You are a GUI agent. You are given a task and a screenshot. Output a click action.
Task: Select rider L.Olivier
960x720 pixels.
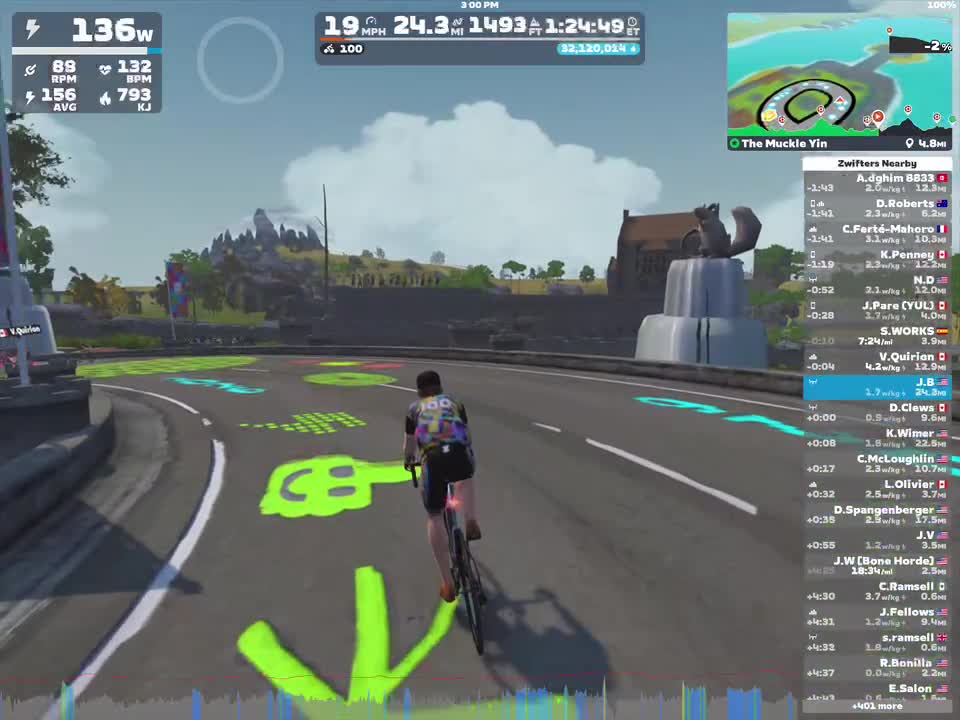(x=877, y=489)
